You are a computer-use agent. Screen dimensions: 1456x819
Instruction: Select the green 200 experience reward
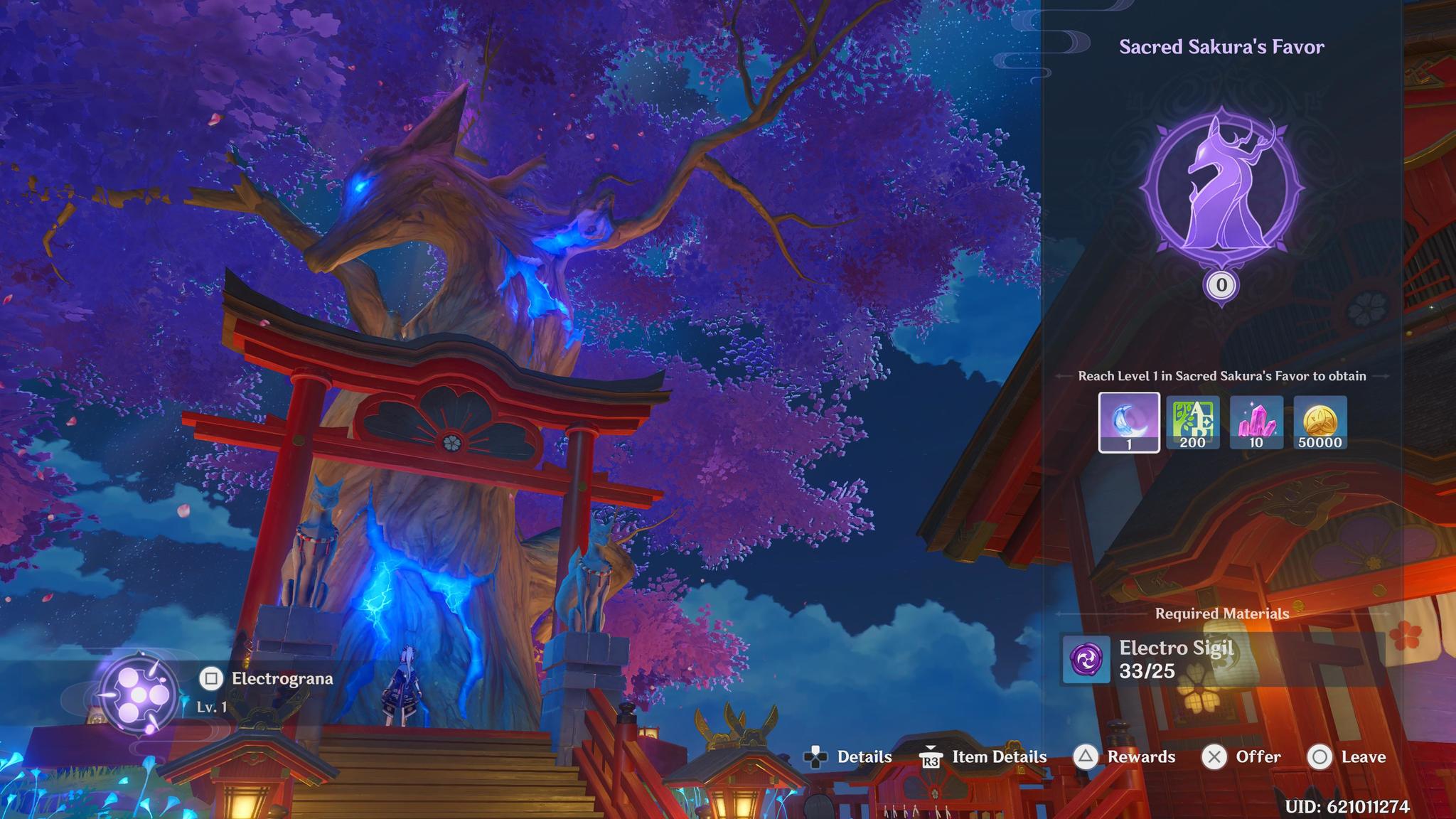click(1192, 422)
